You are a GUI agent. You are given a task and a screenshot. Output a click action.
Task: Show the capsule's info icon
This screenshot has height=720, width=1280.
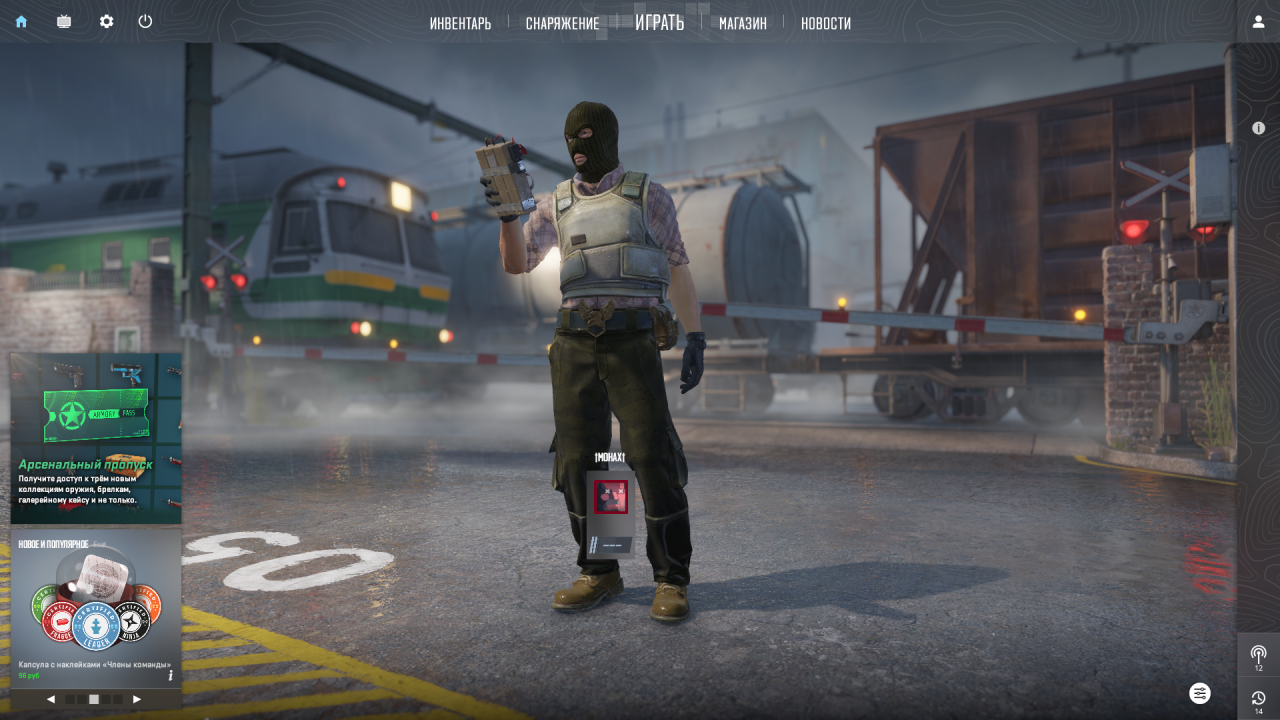tap(171, 675)
